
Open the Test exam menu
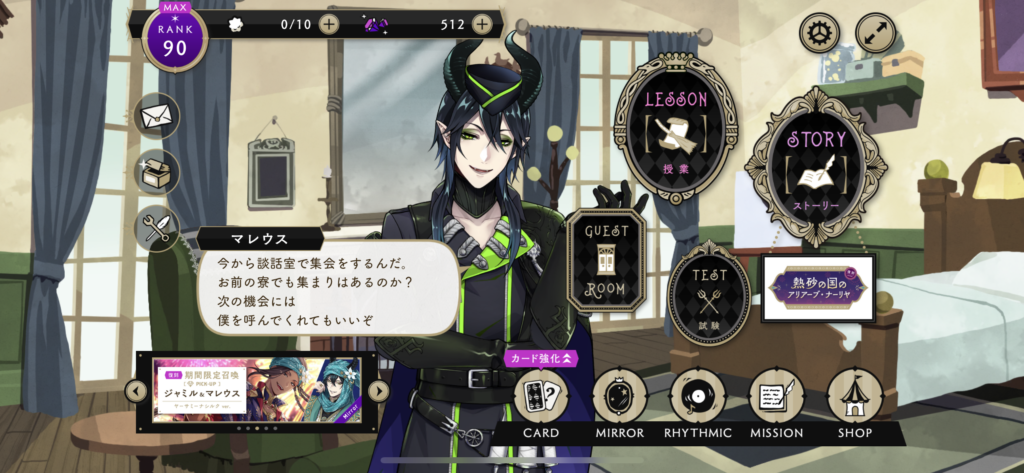point(709,292)
